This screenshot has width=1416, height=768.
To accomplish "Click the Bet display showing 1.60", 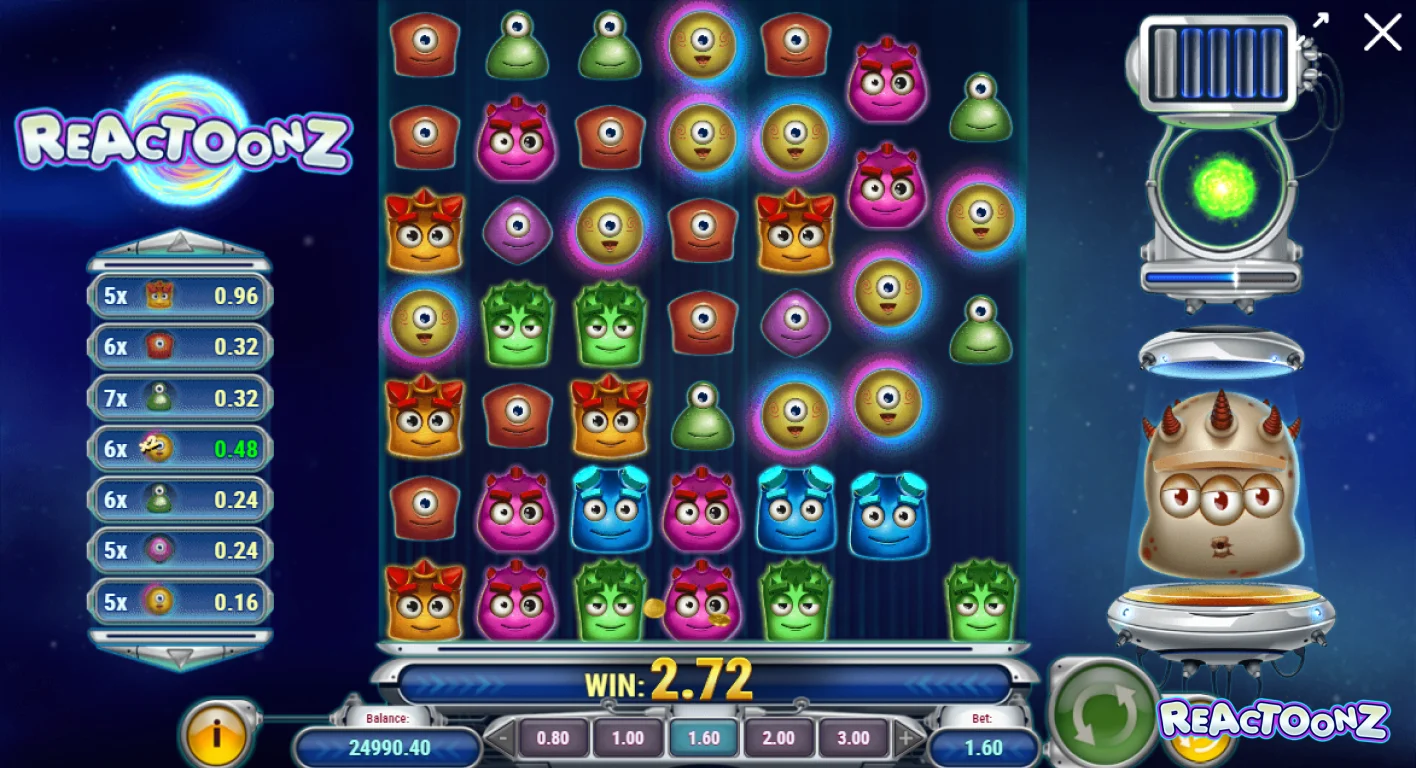I will [x=983, y=746].
